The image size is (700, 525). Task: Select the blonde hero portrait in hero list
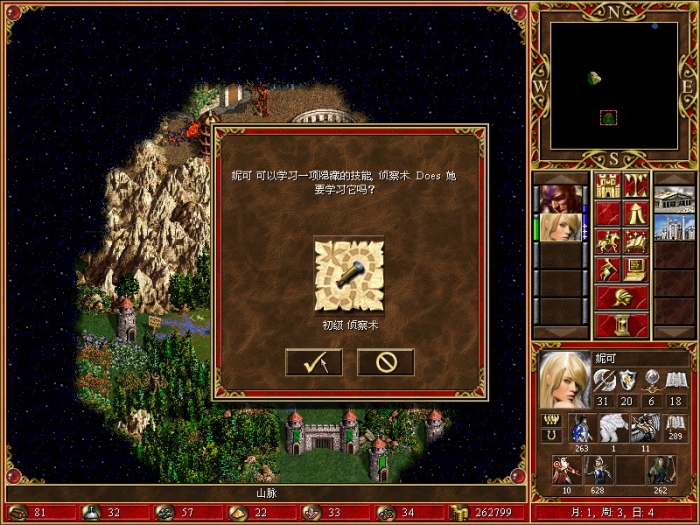tap(559, 227)
